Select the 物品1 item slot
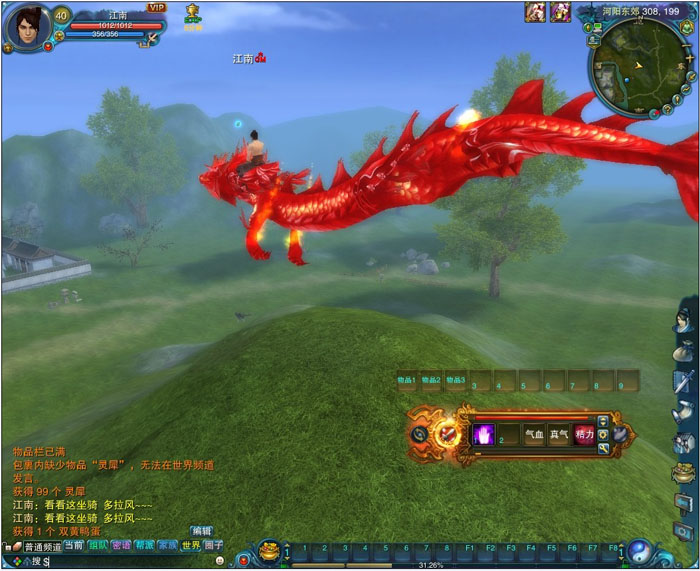 tap(407, 381)
